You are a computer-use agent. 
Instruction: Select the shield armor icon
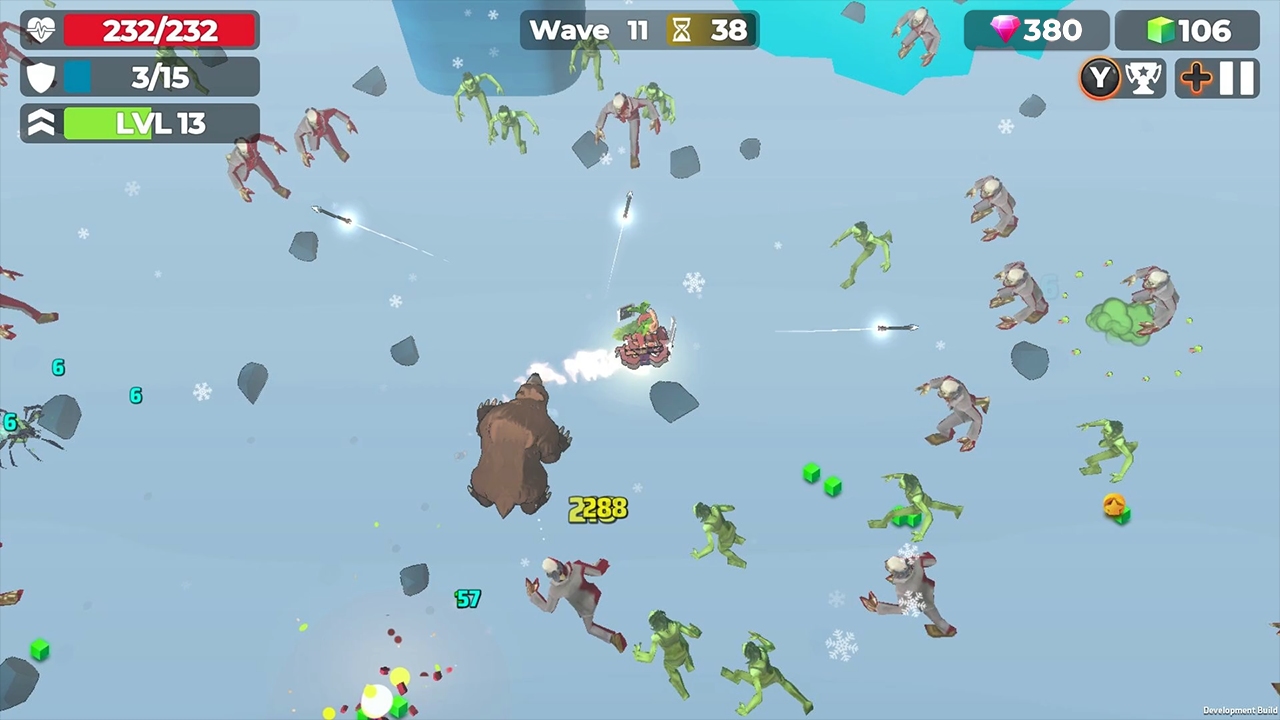tap(40, 77)
